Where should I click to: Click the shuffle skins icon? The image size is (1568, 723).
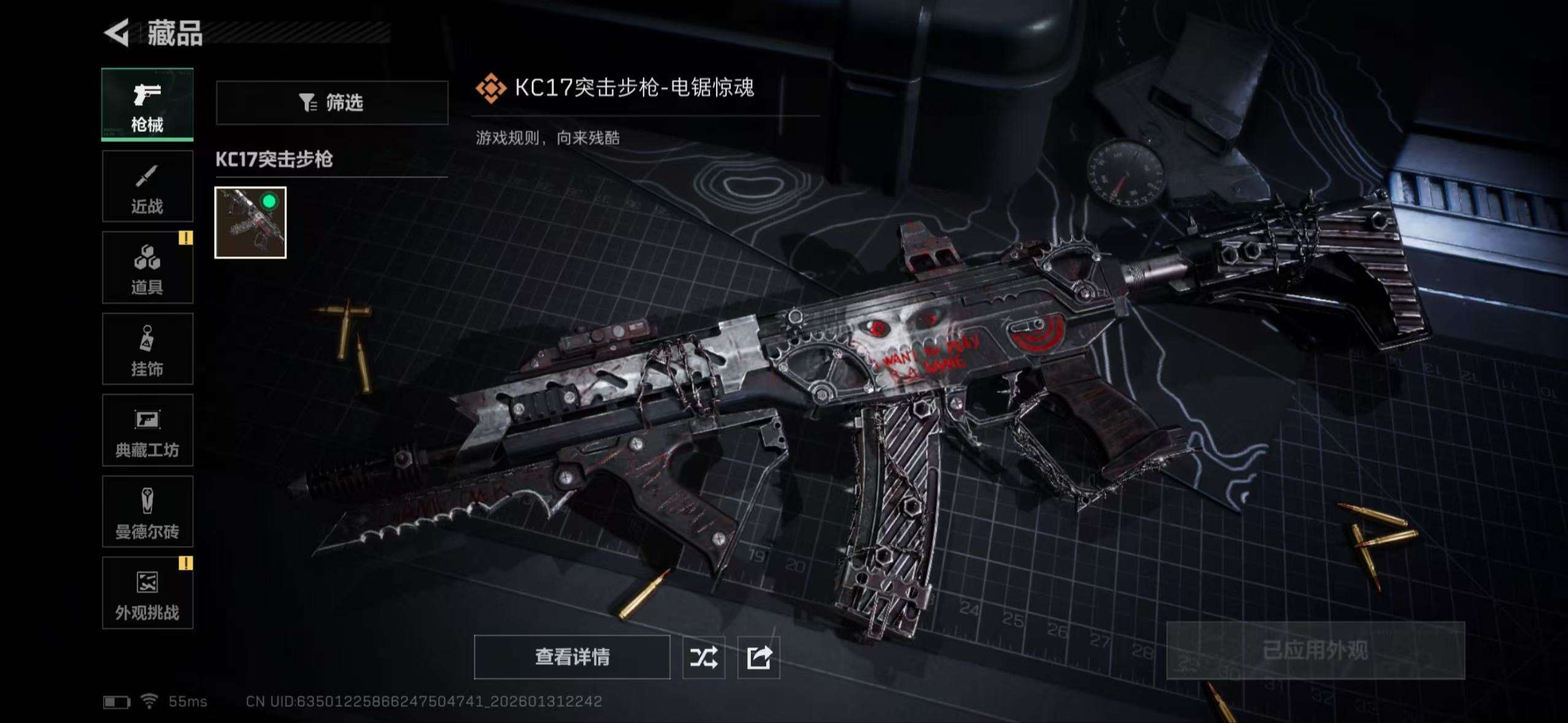704,657
